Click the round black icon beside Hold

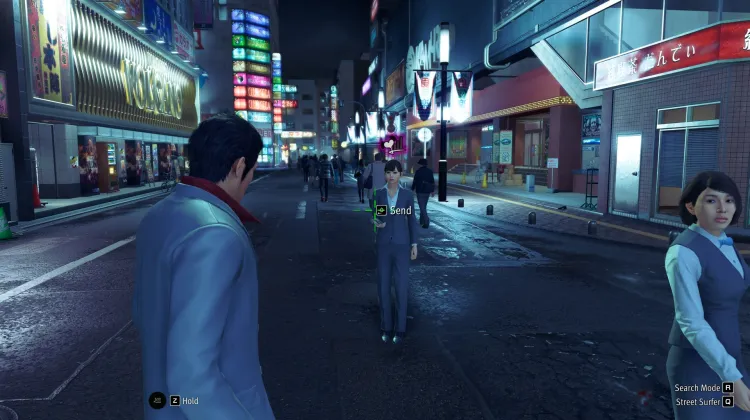157,400
